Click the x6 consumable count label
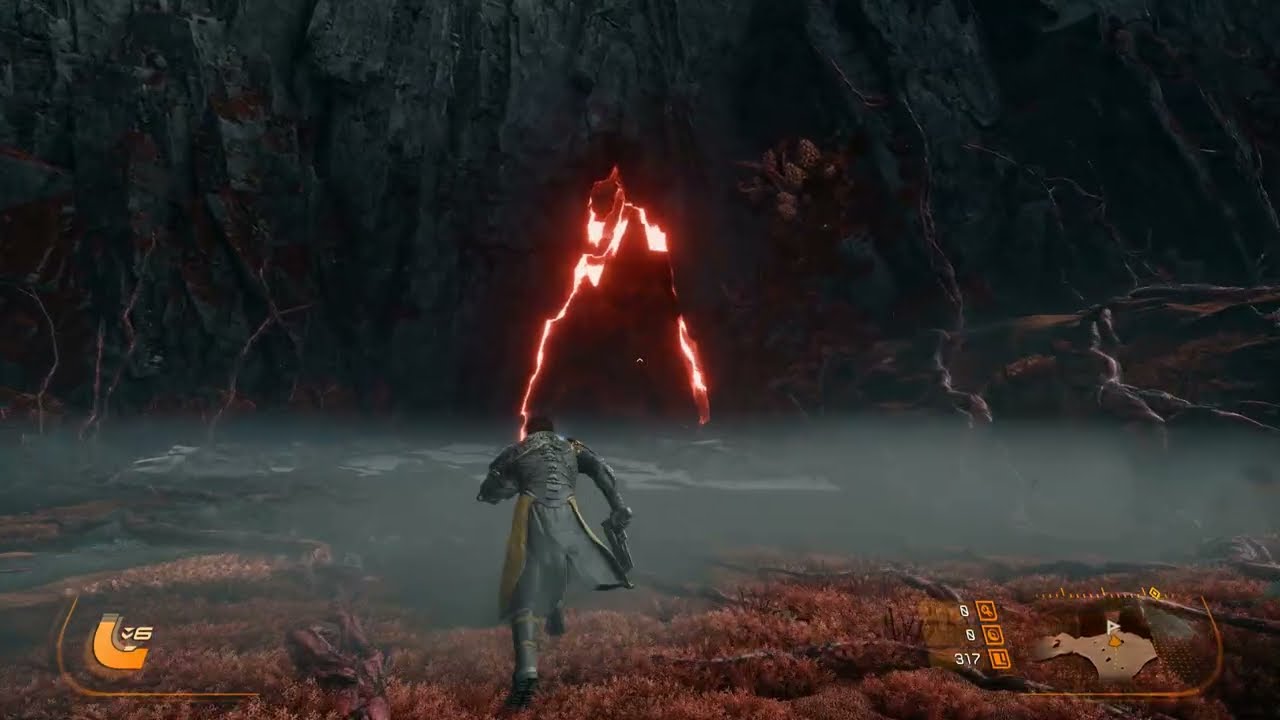Image resolution: width=1280 pixels, height=720 pixels. pos(138,632)
